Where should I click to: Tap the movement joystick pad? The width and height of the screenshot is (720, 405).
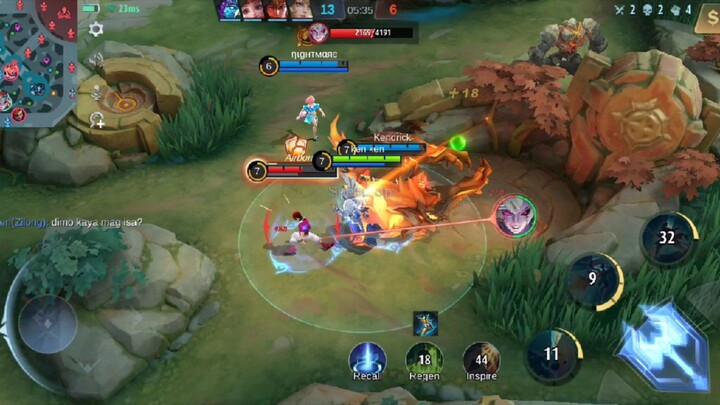tap(48, 324)
